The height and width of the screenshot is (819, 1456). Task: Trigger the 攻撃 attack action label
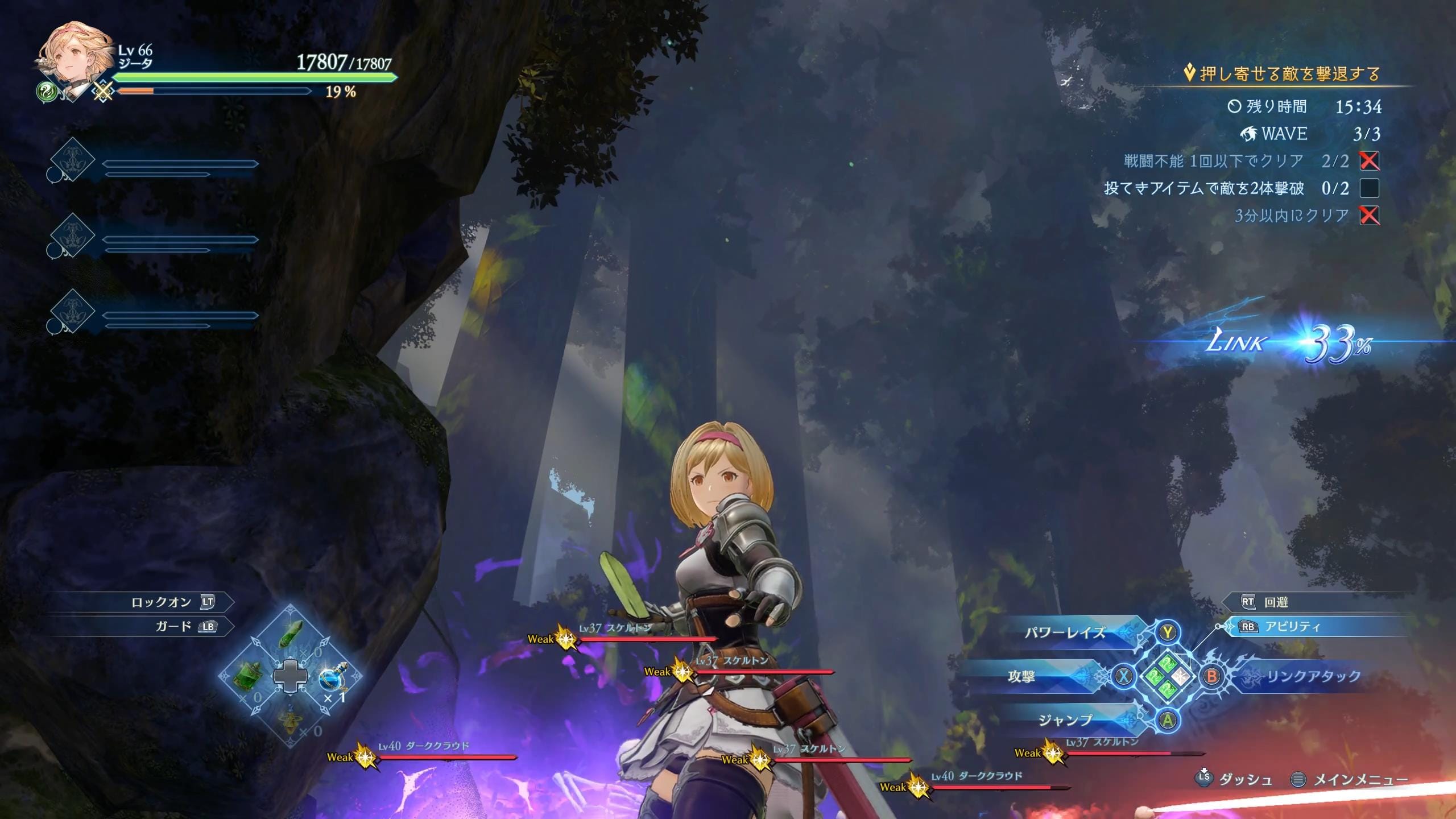pyautogui.click(x=1021, y=676)
